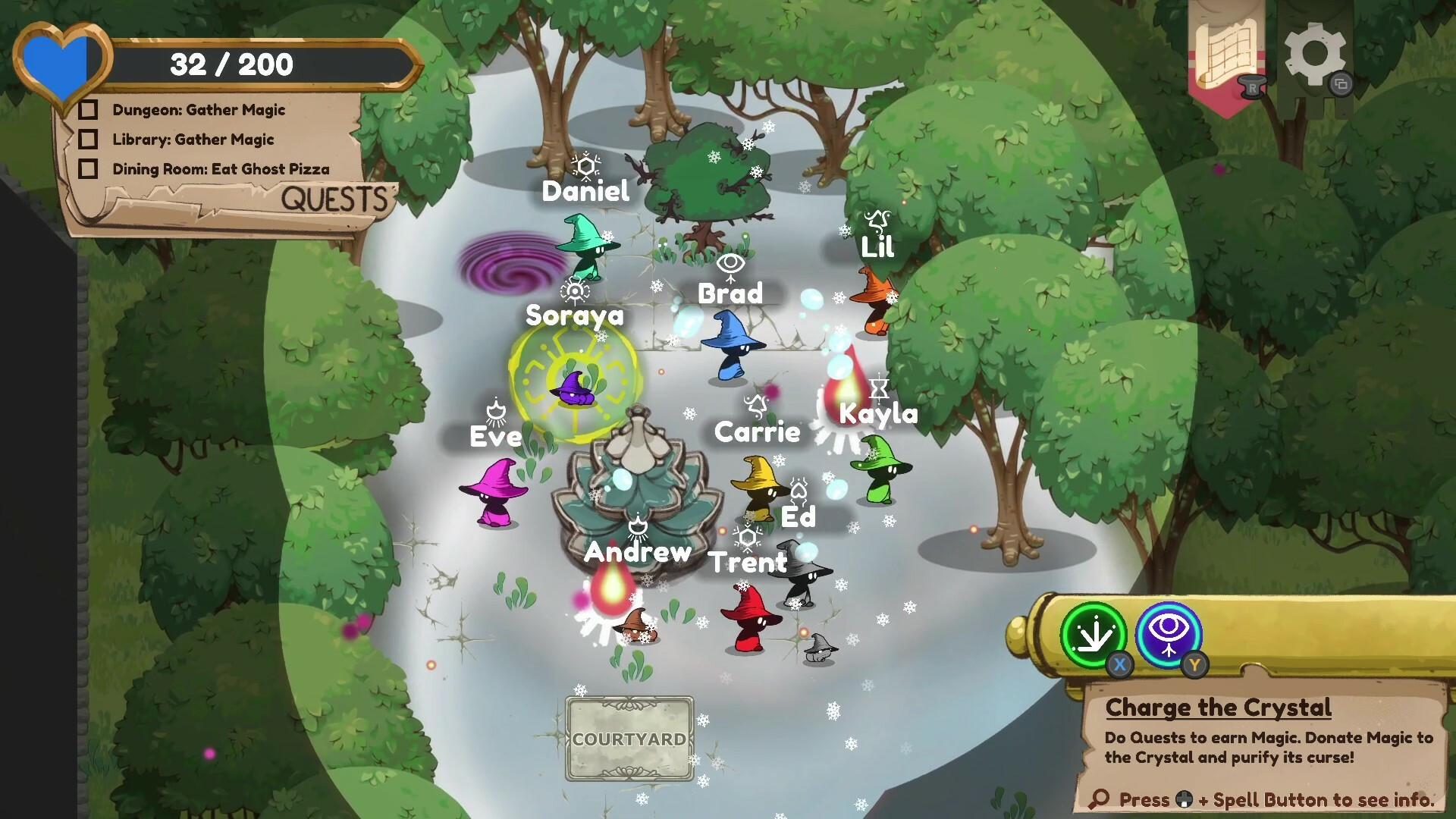This screenshot has height=819, width=1456.
Task: Tick the Dining Room: Eat Ghost Pizza checkbox
Action: [x=88, y=169]
